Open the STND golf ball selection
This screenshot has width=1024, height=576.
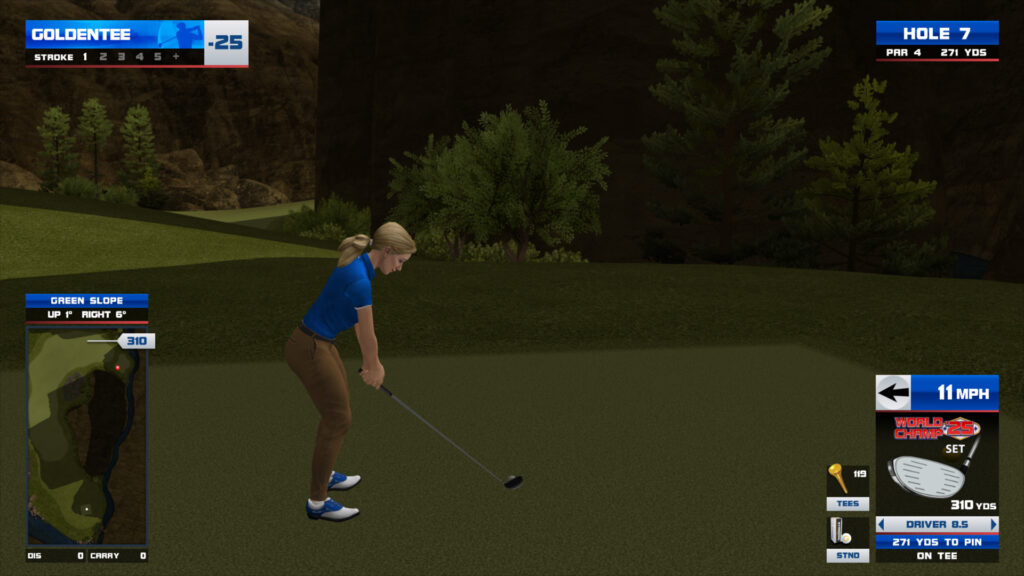click(847, 555)
